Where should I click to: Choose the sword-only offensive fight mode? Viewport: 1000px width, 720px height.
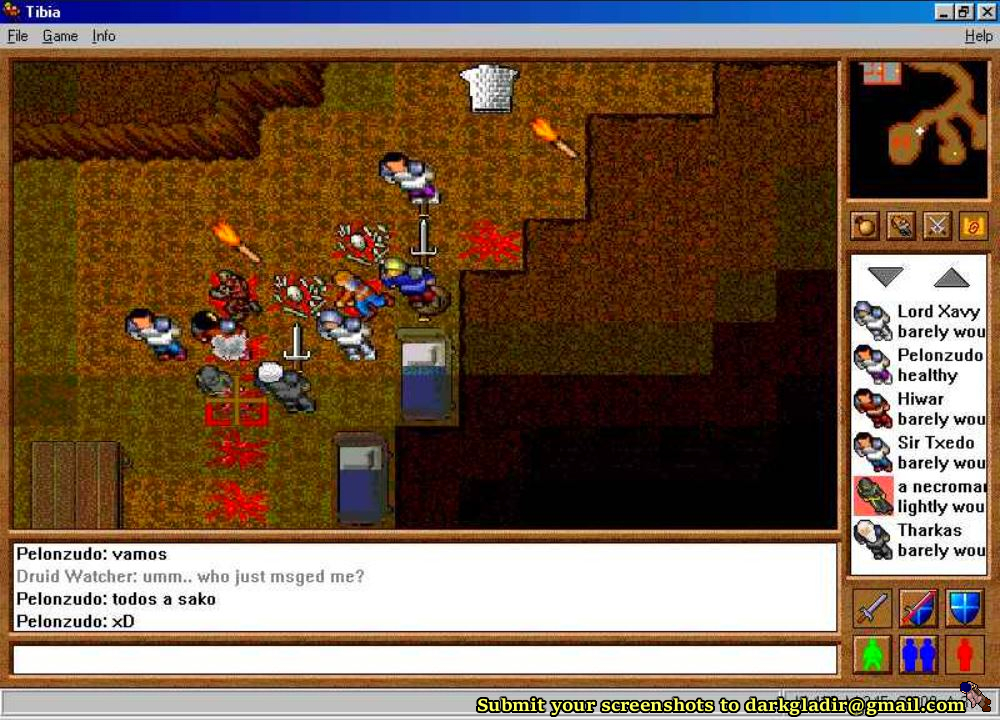[872, 607]
